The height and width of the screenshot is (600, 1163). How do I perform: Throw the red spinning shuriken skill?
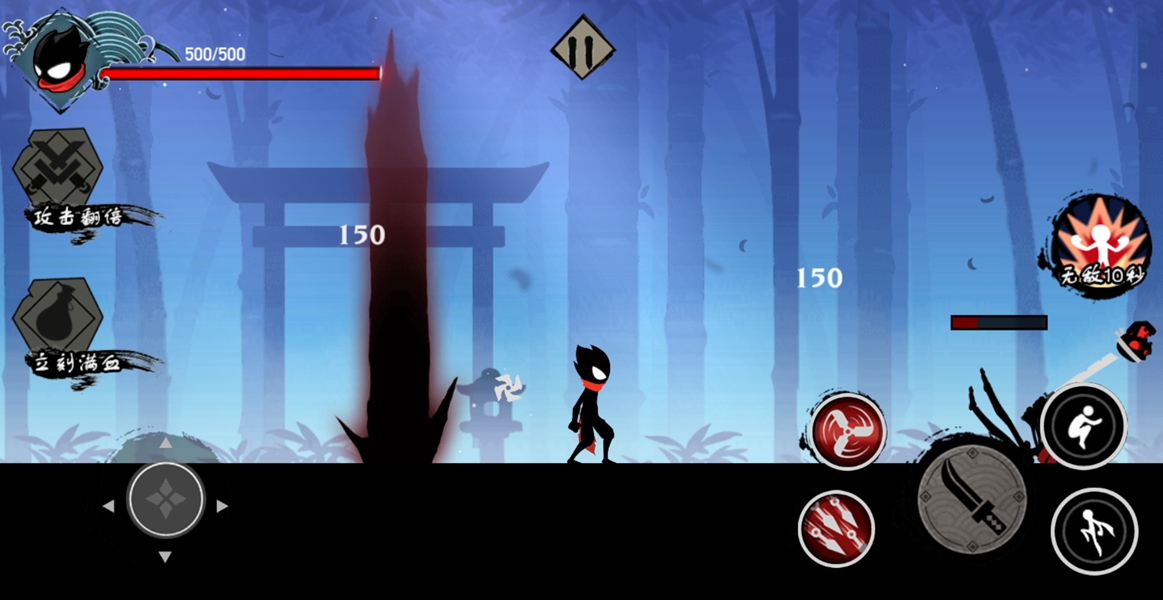pyautogui.click(x=847, y=431)
